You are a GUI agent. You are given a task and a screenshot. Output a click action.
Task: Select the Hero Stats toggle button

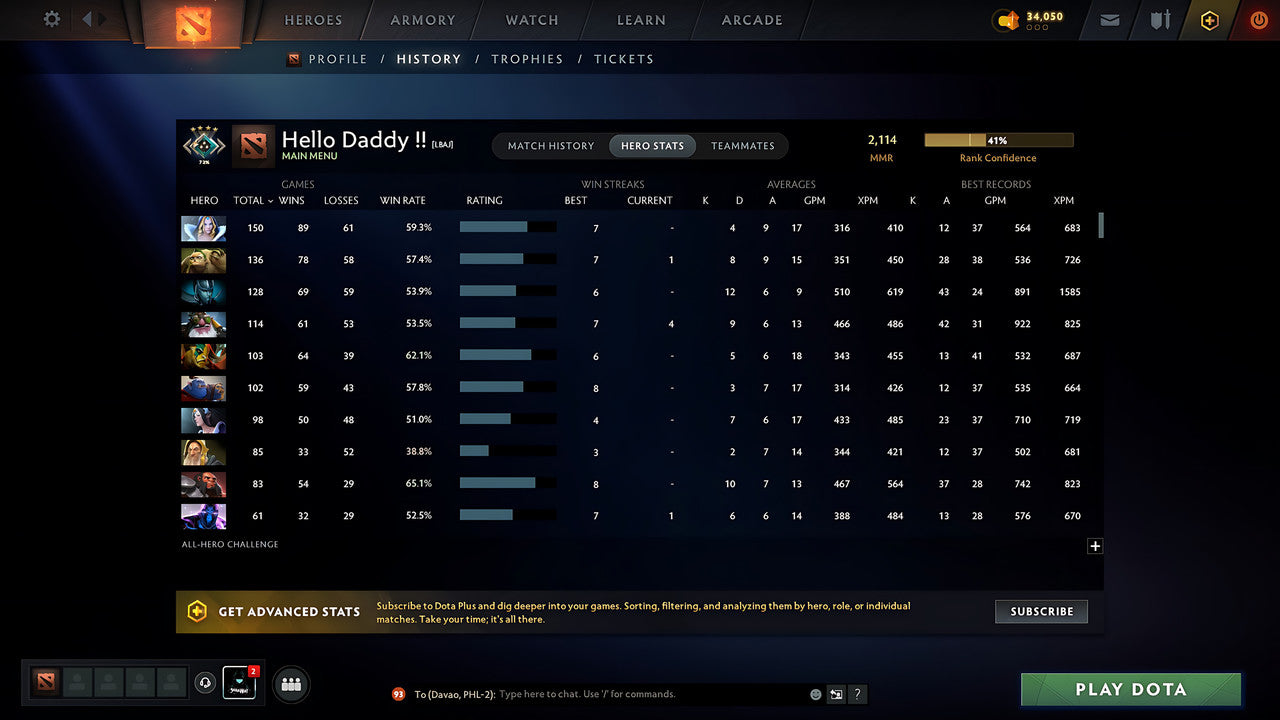pos(652,145)
